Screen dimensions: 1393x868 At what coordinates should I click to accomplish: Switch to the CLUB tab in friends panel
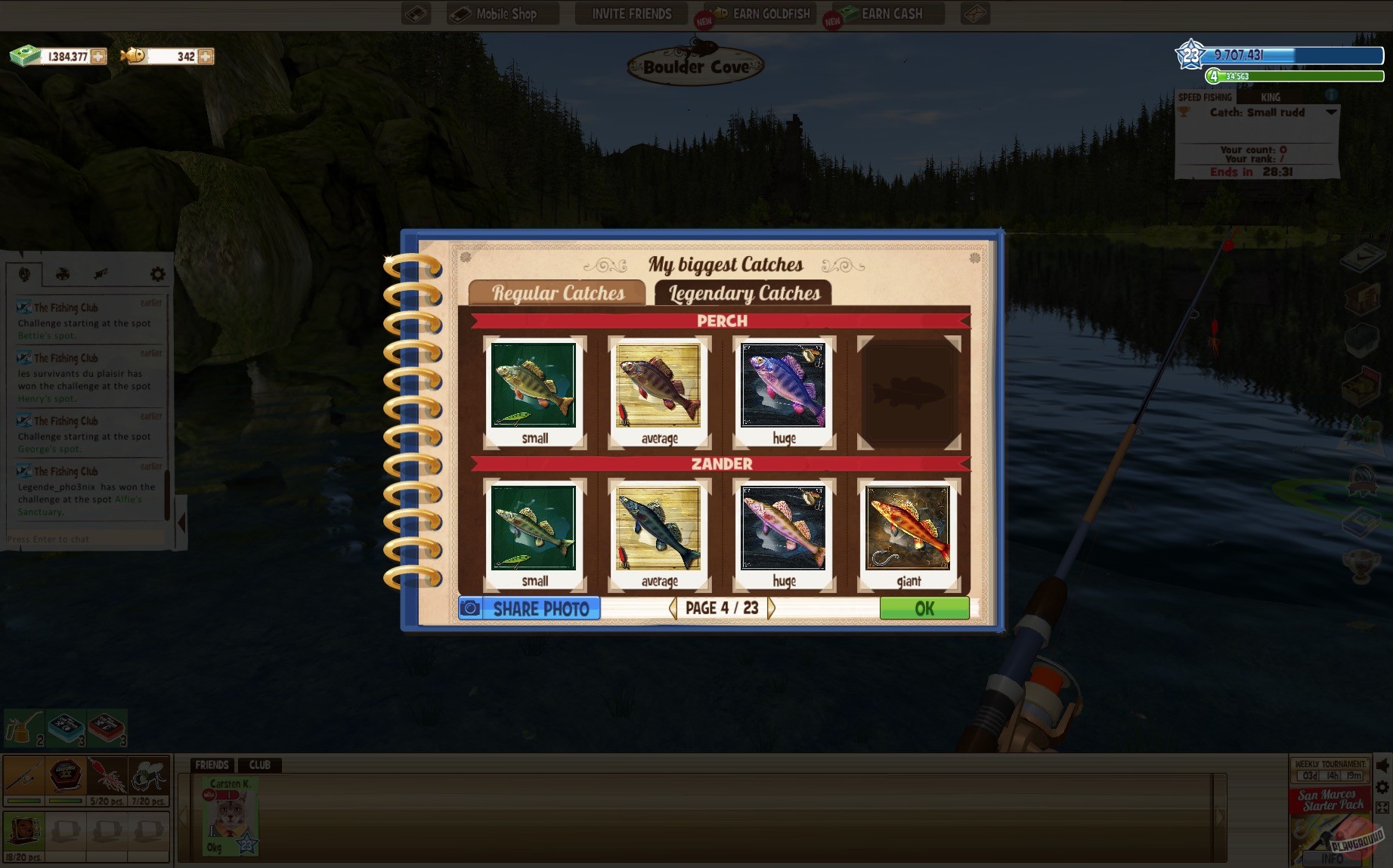pyautogui.click(x=260, y=765)
